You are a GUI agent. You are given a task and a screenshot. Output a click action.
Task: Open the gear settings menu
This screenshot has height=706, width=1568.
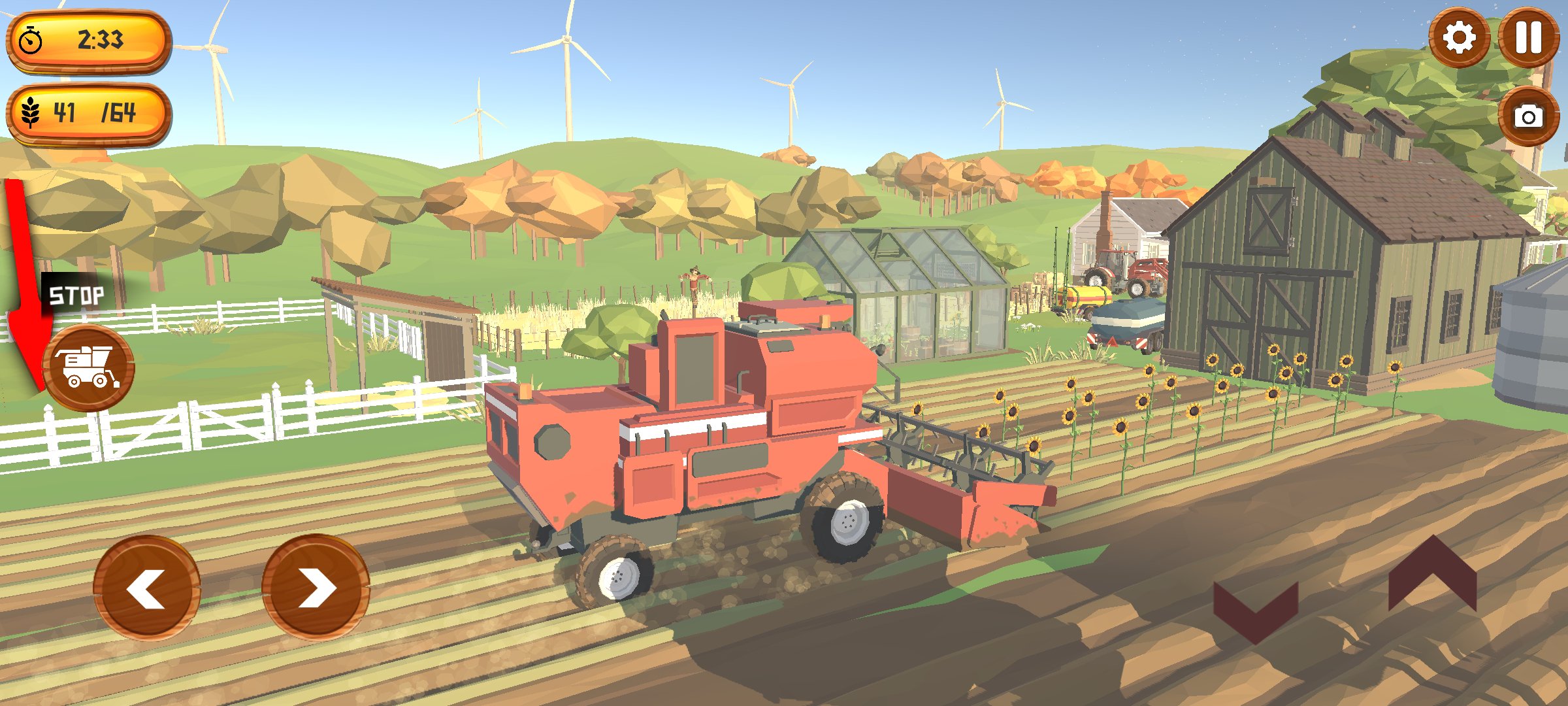point(1458,37)
